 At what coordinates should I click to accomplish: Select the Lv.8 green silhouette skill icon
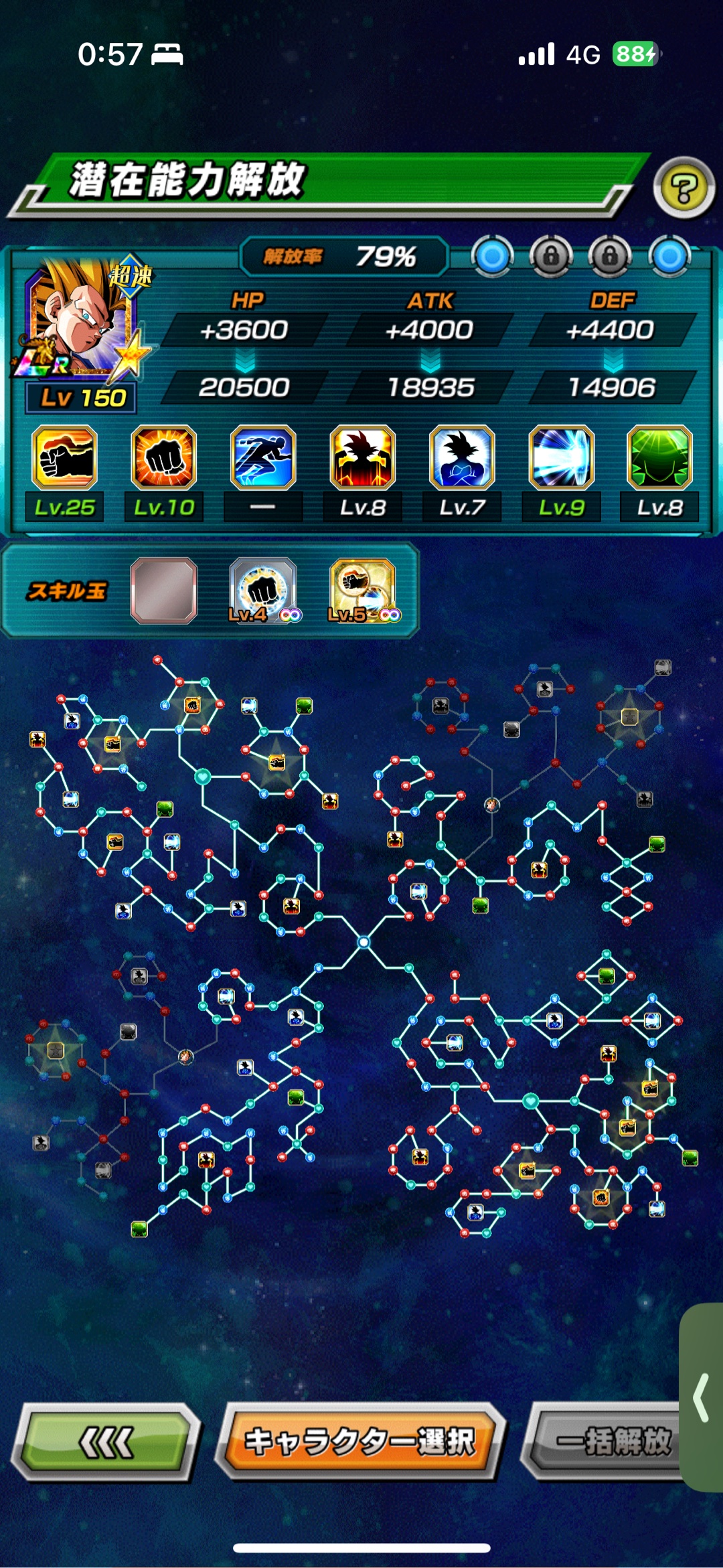(x=659, y=458)
